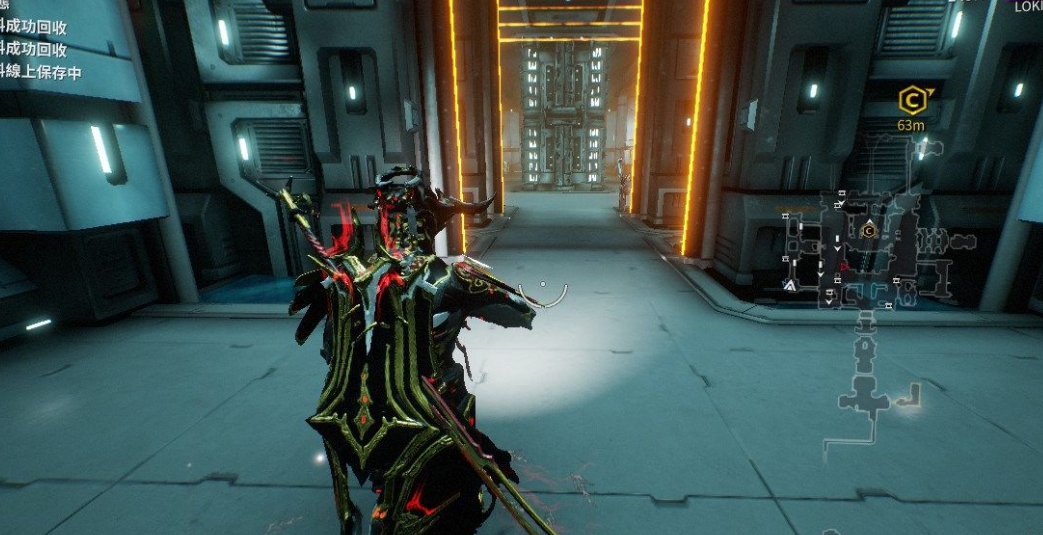The height and width of the screenshot is (535, 1043).
Task: Select the white triangle icon on the map
Action: 789,285
